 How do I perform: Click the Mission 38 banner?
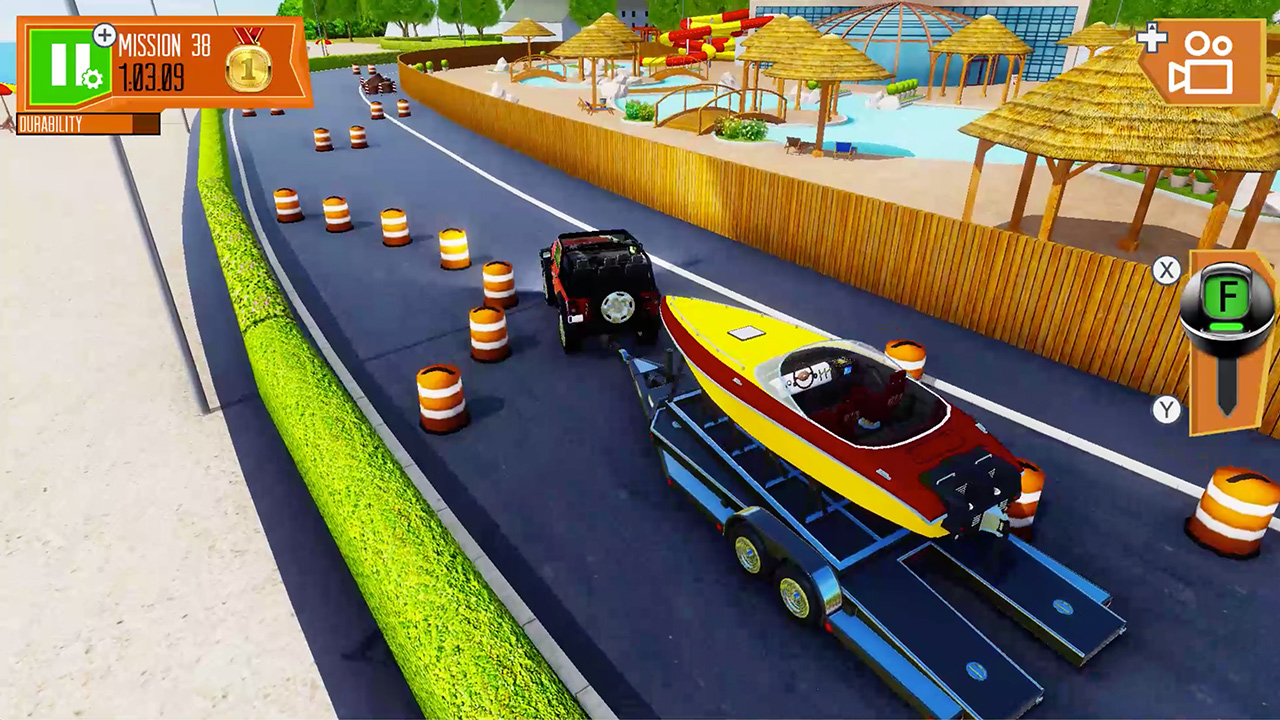(x=165, y=43)
